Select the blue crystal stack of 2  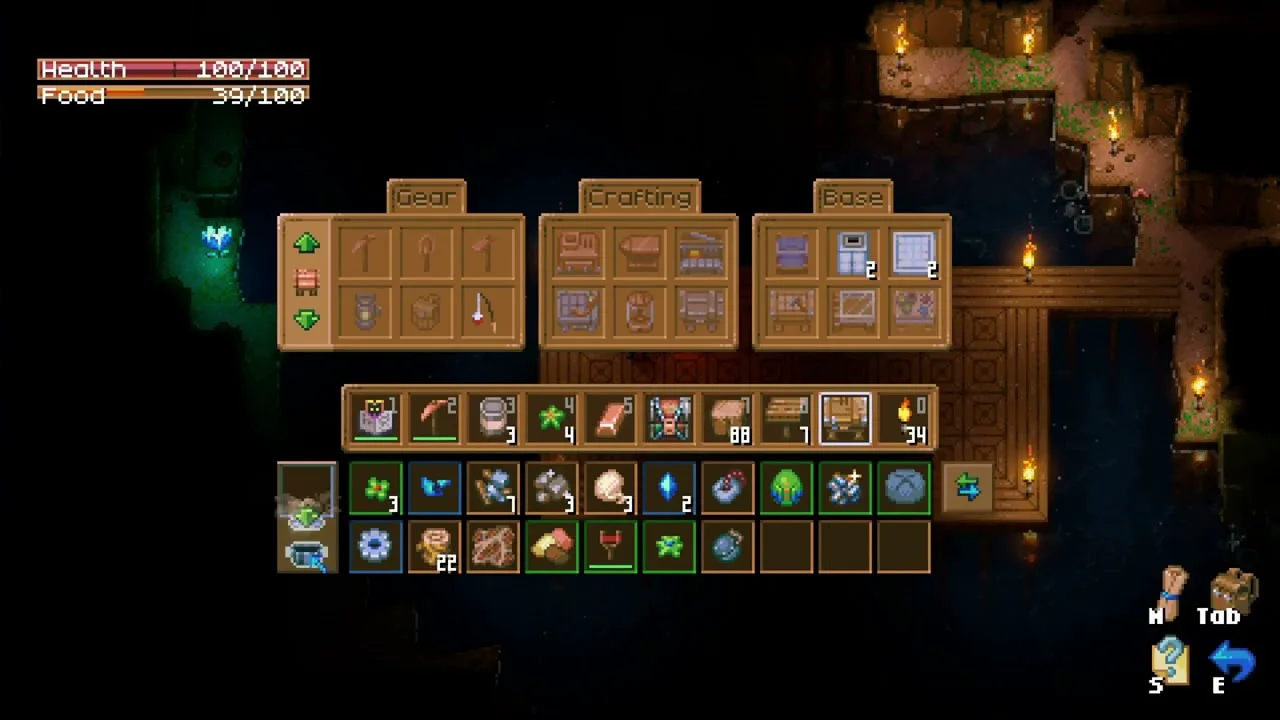coord(669,488)
